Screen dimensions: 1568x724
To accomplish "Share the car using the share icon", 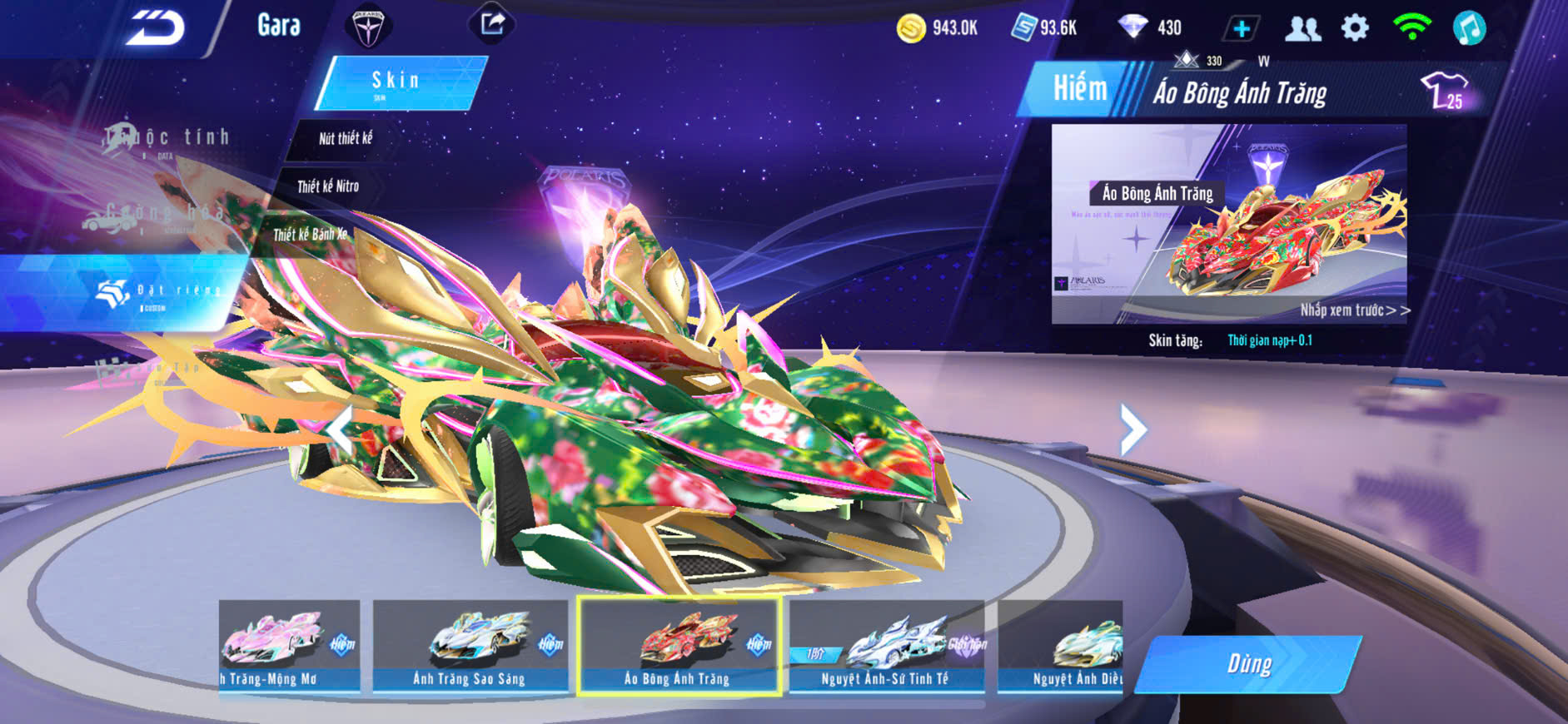I will pyautogui.click(x=492, y=23).
